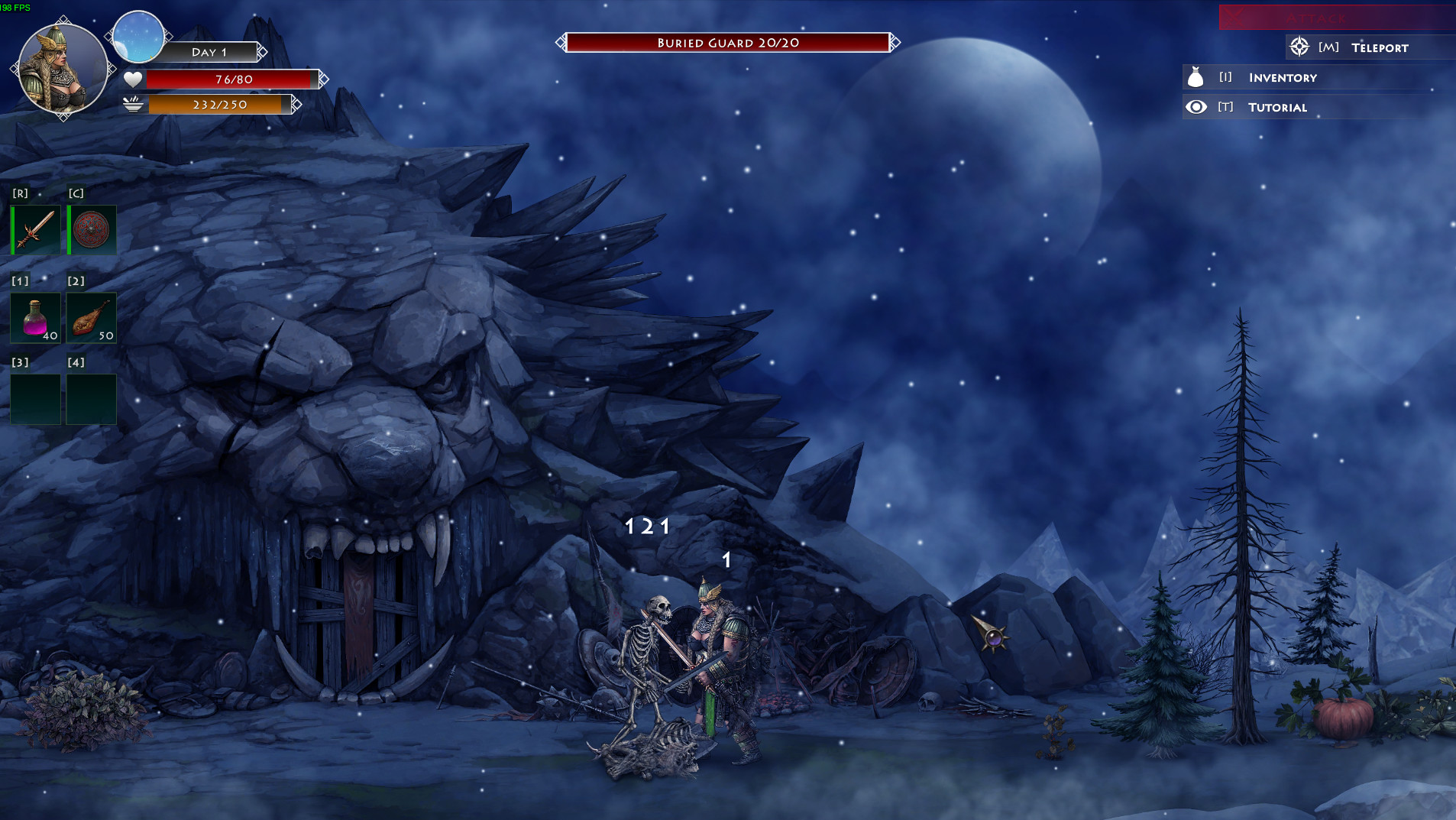Screen dimensions: 1456x820
Task: Toggle equipped slot [R] active state
Action: [35, 229]
